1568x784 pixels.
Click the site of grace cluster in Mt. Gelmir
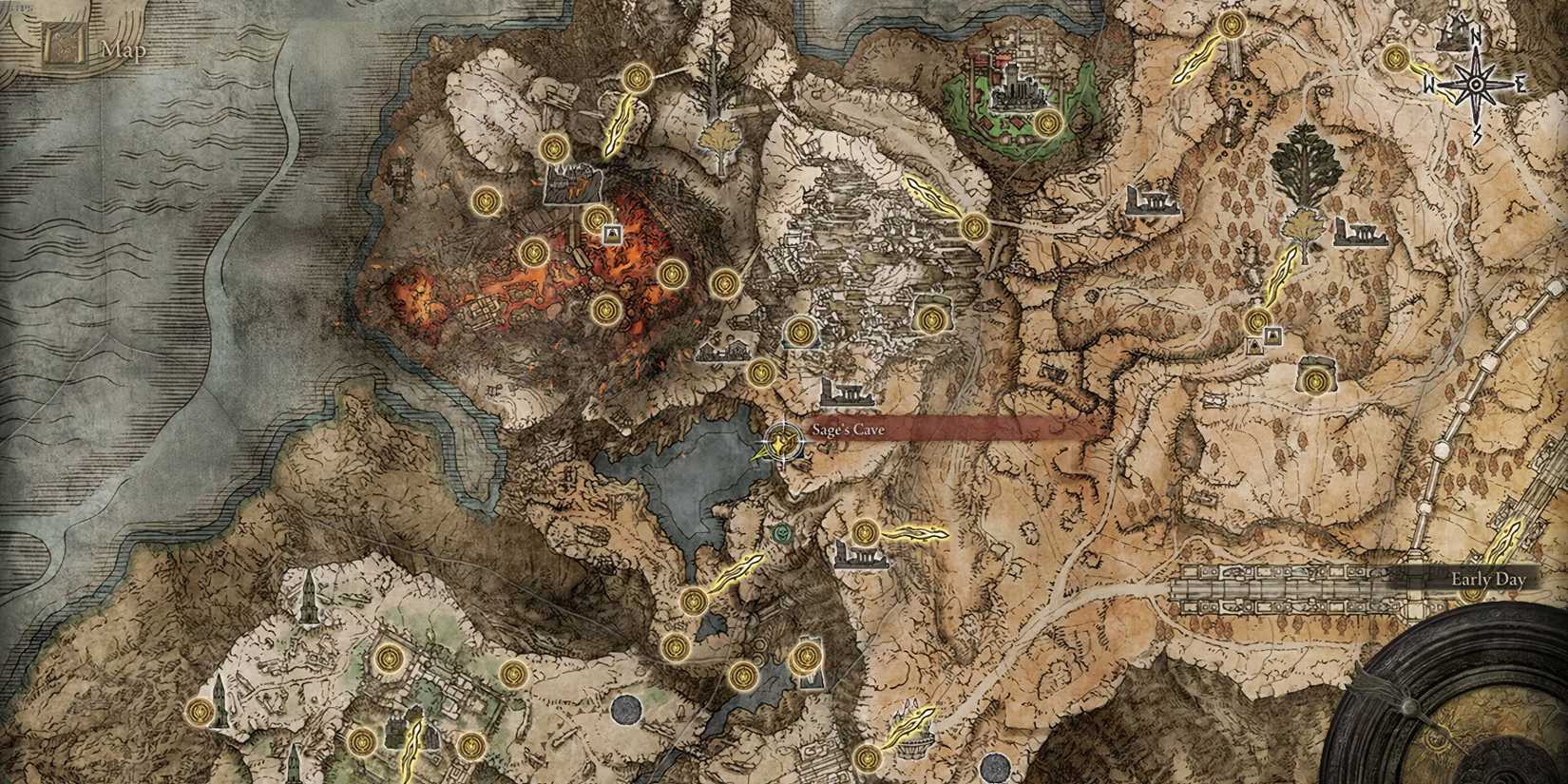(532, 252)
